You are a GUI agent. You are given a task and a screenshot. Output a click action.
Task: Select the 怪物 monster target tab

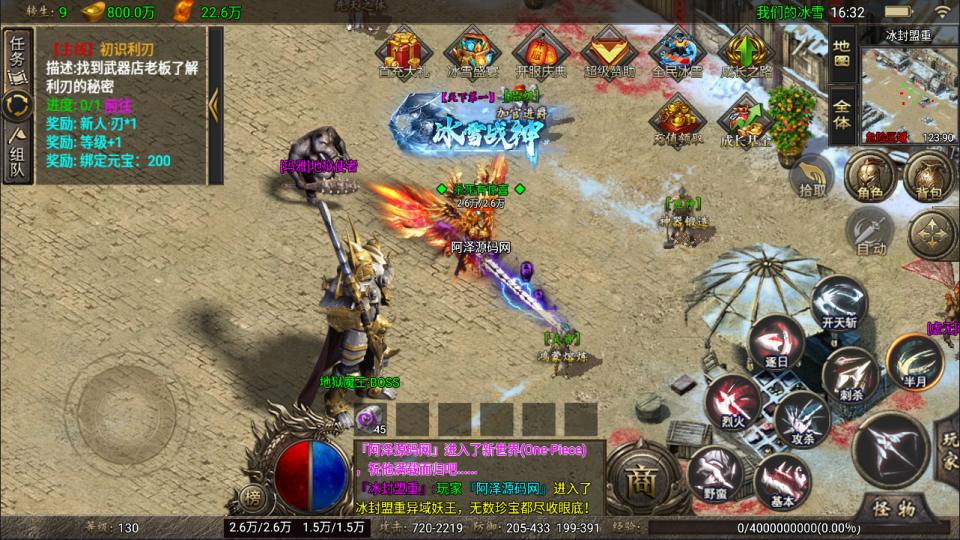tap(896, 507)
